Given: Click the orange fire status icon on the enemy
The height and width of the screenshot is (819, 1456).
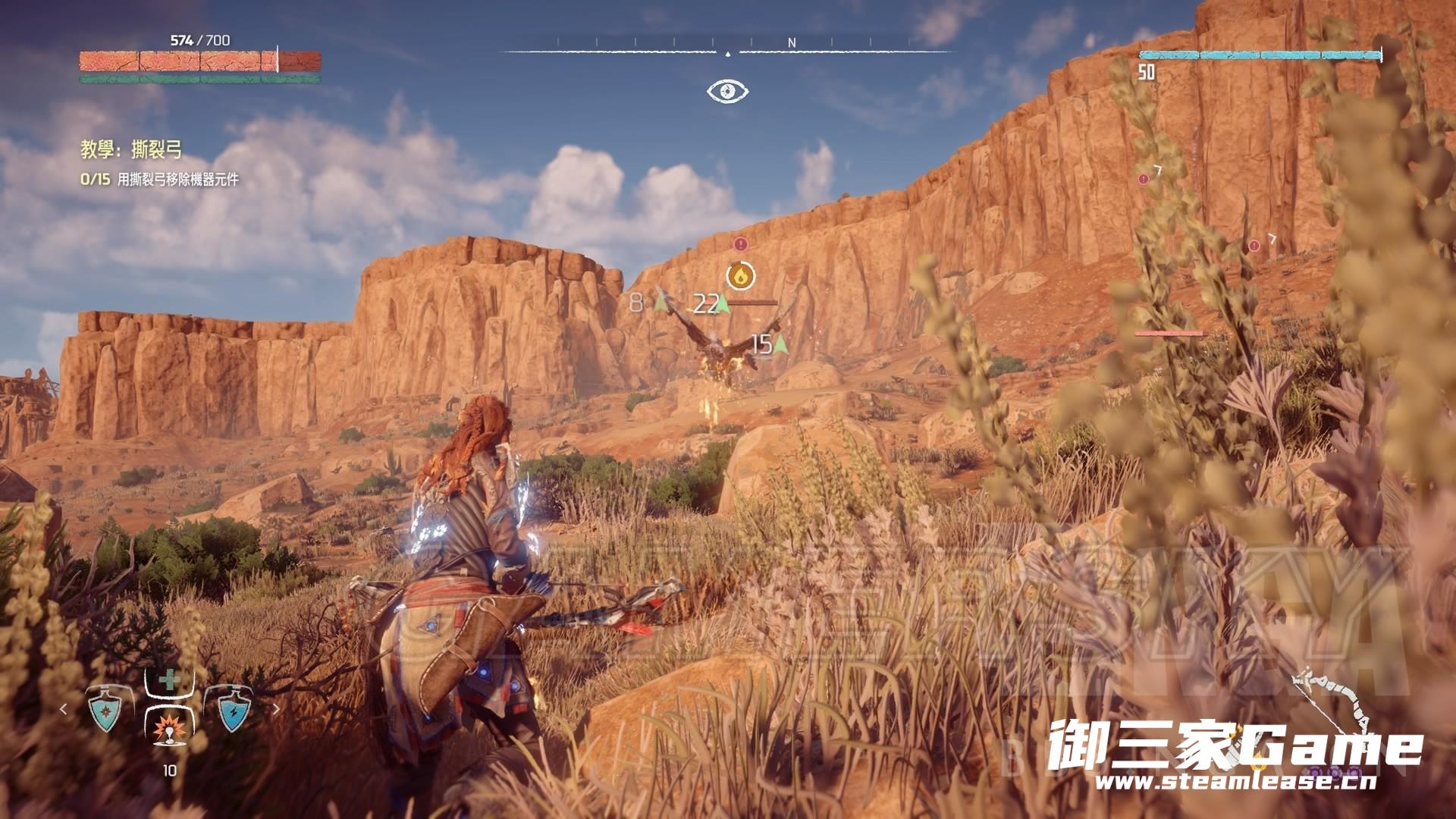Looking at the screenshot, I should pos(740,275).
